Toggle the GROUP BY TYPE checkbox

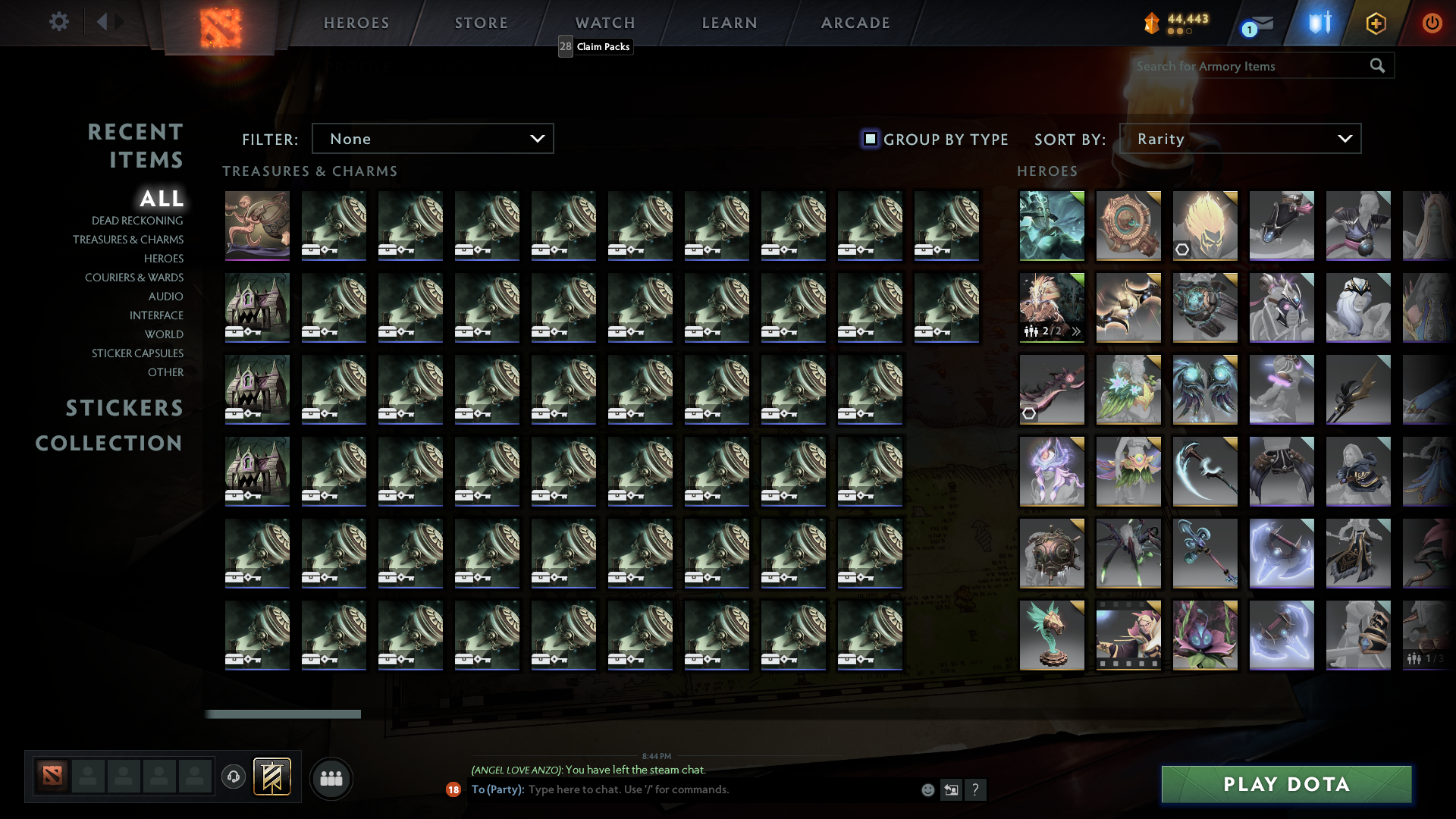(869, 139)
